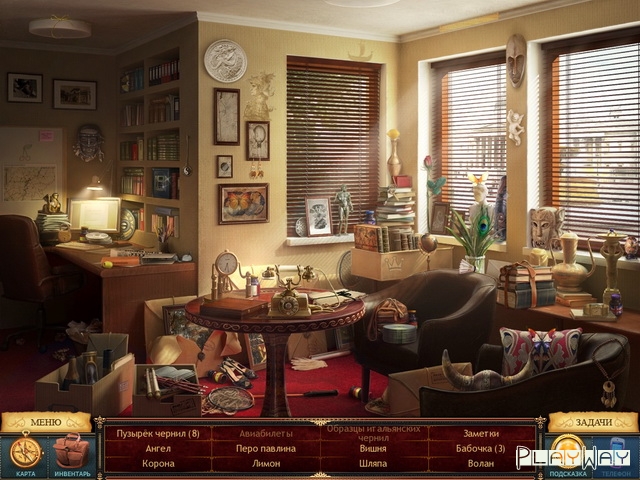640x480 pixels.
Task: Select 'Лимон' in the item list
Action: click(x=266, y=463)
